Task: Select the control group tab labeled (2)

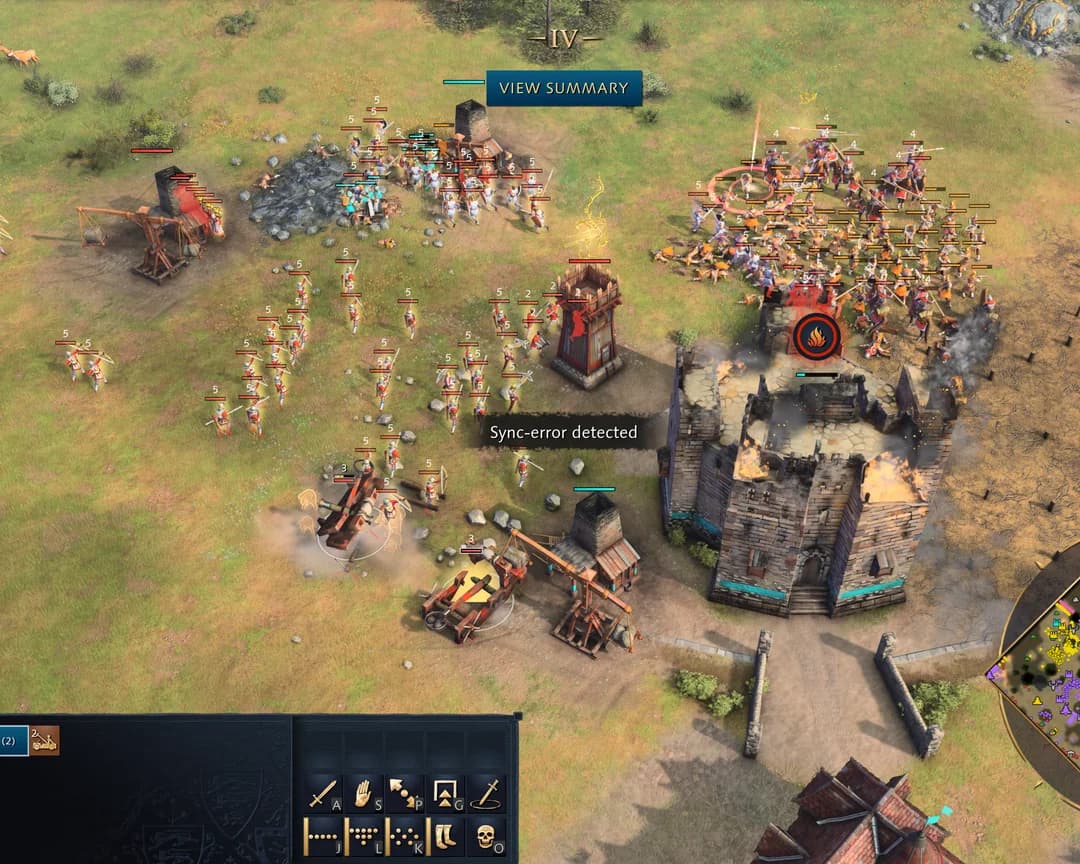Action: pyautogui.click(x=13, y=741)
